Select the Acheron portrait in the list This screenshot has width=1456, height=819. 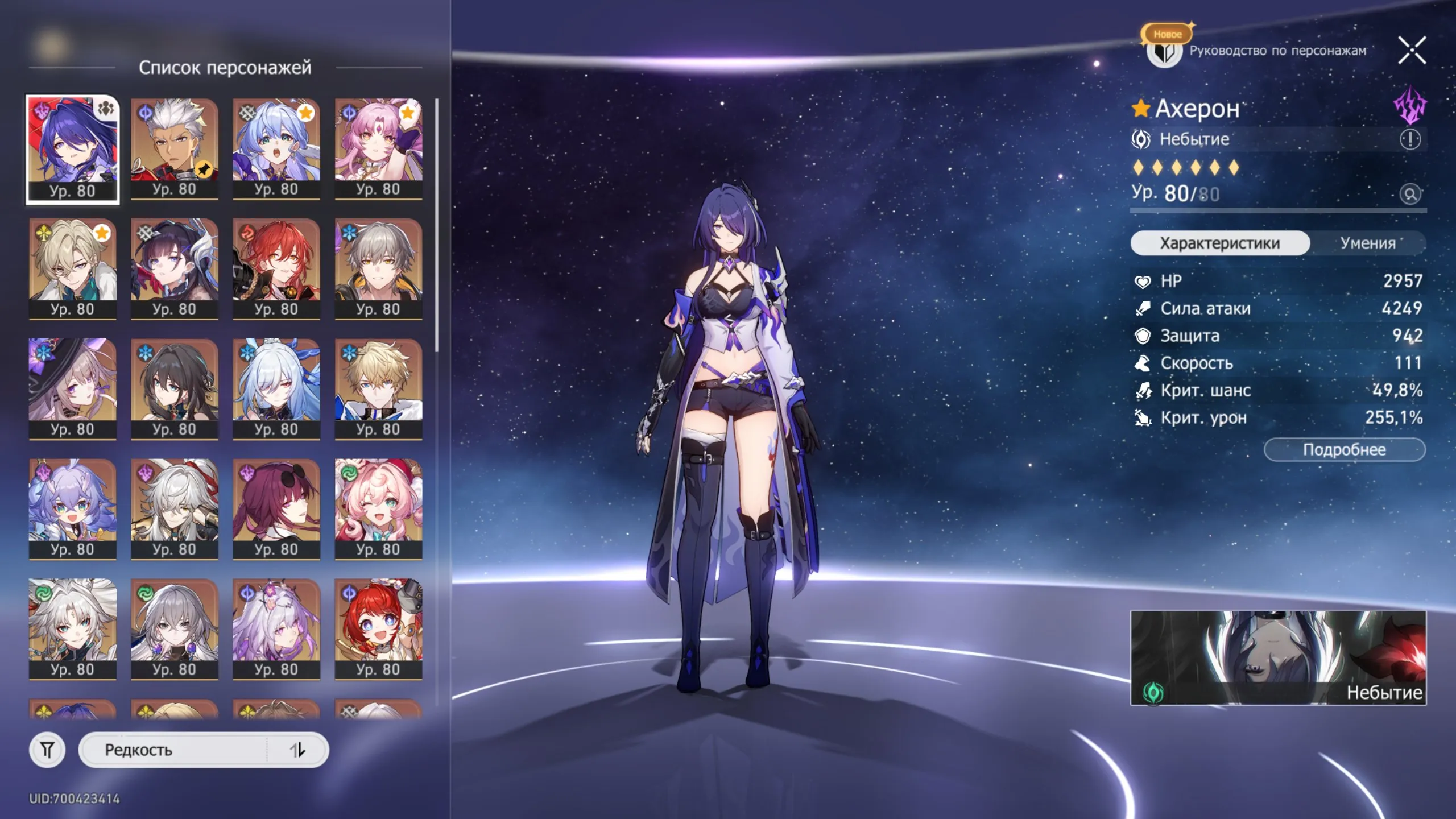(x=72, y=149)
